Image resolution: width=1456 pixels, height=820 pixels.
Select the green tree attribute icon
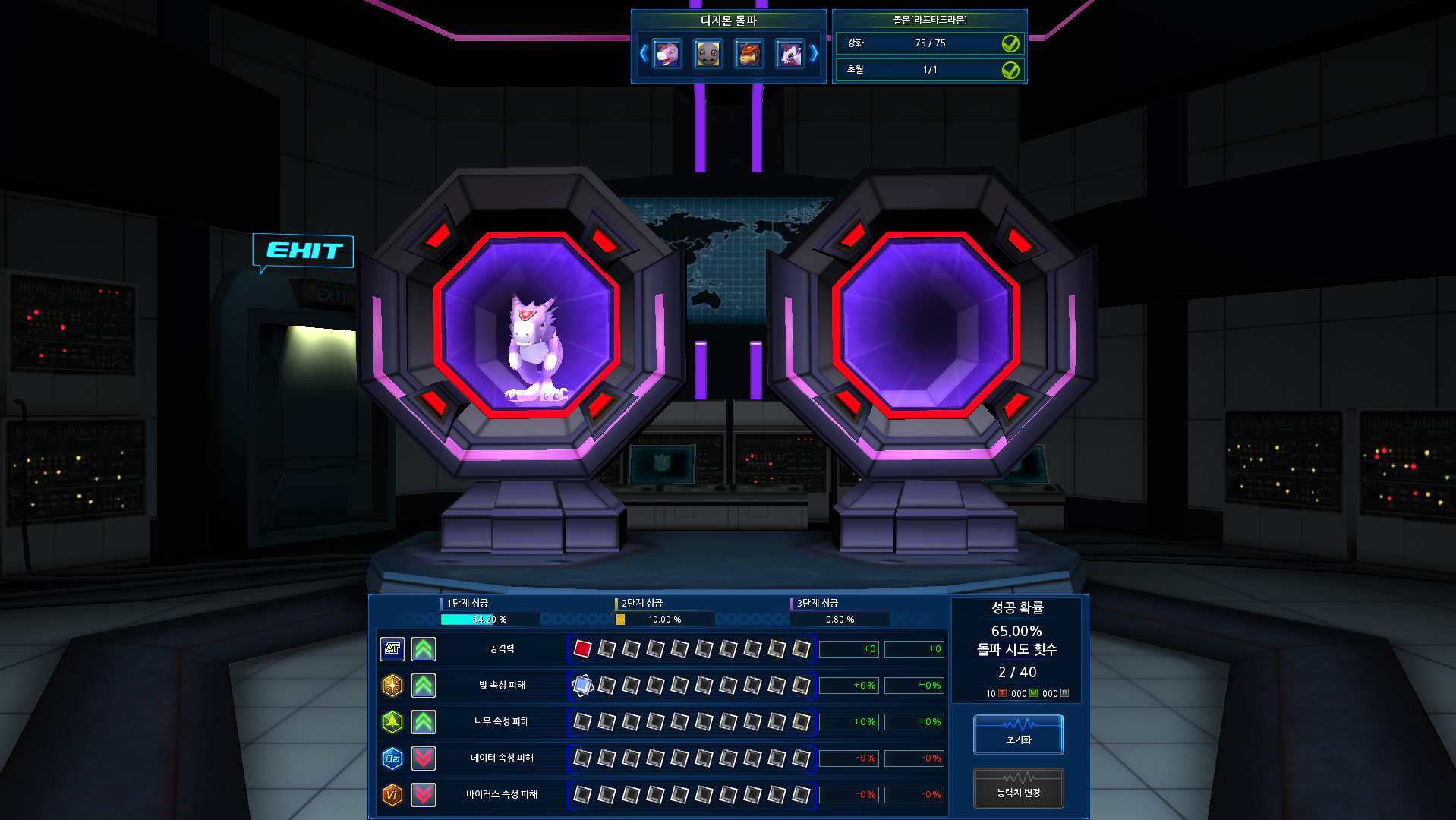(392, 721)
